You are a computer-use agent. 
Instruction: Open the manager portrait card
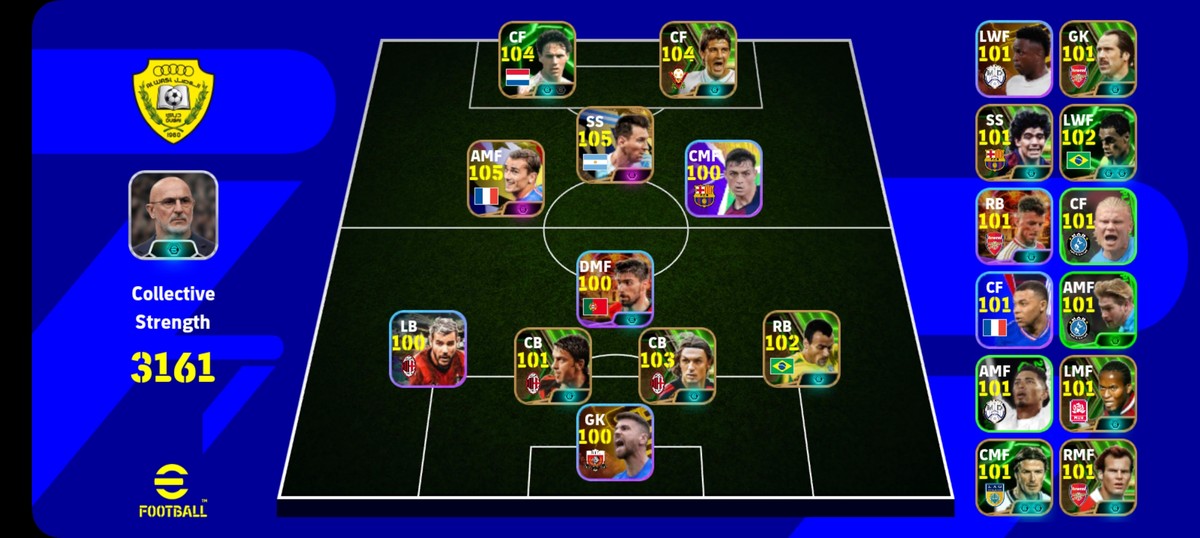[x=173, y=216]
